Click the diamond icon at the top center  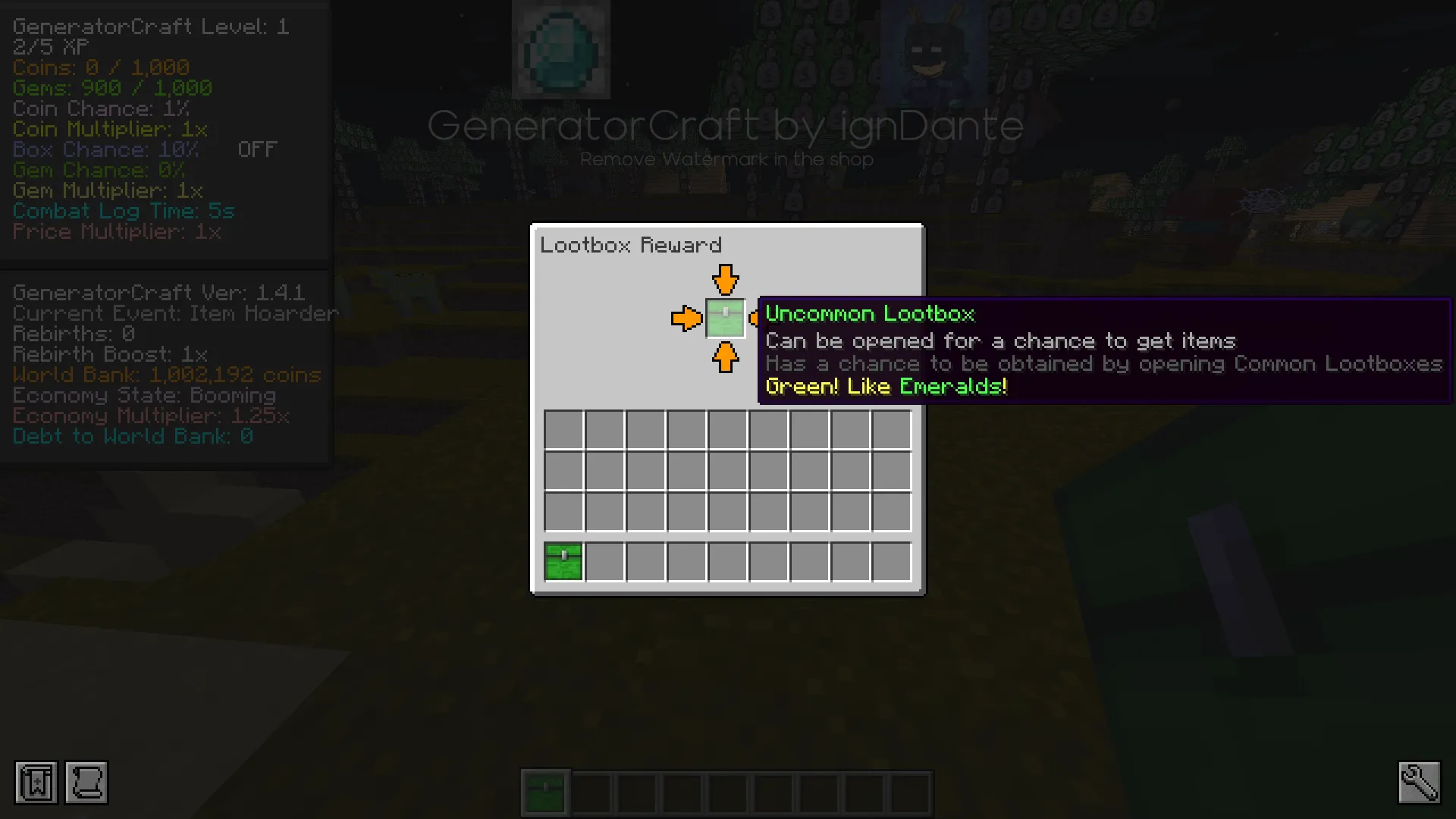[x=560, y=49]
